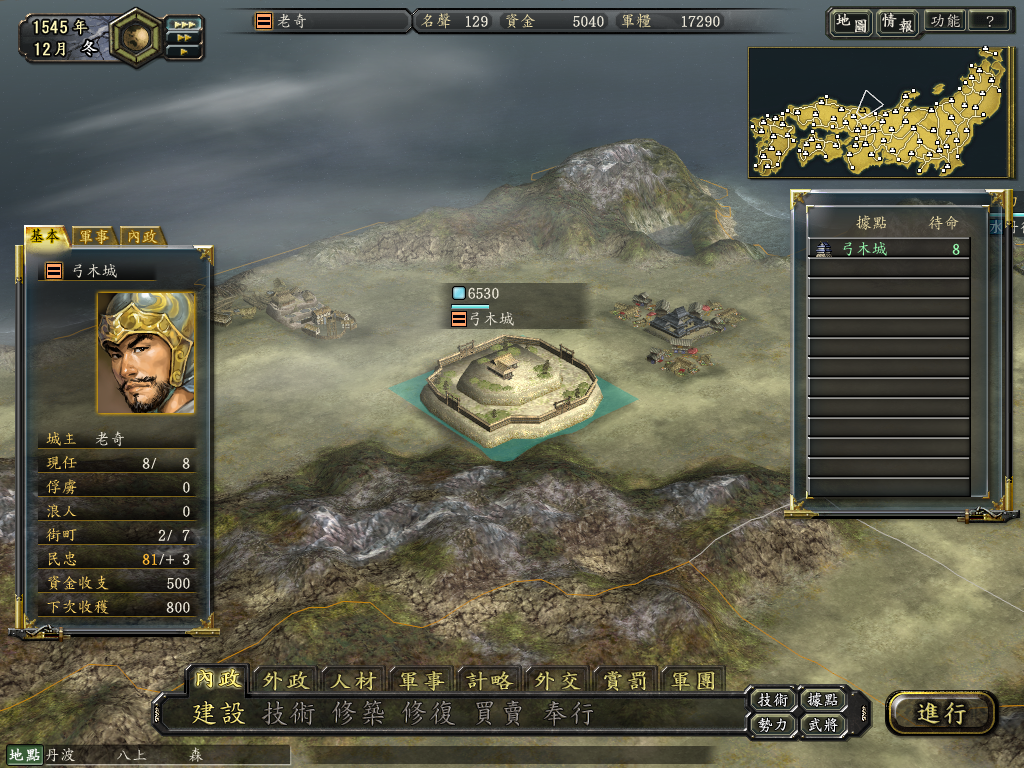The height and width of the screenshot is (768, 1024).
Task: Switch to the 計略 strategy tab
Action: pyautogui.click(x=490, y=681)
